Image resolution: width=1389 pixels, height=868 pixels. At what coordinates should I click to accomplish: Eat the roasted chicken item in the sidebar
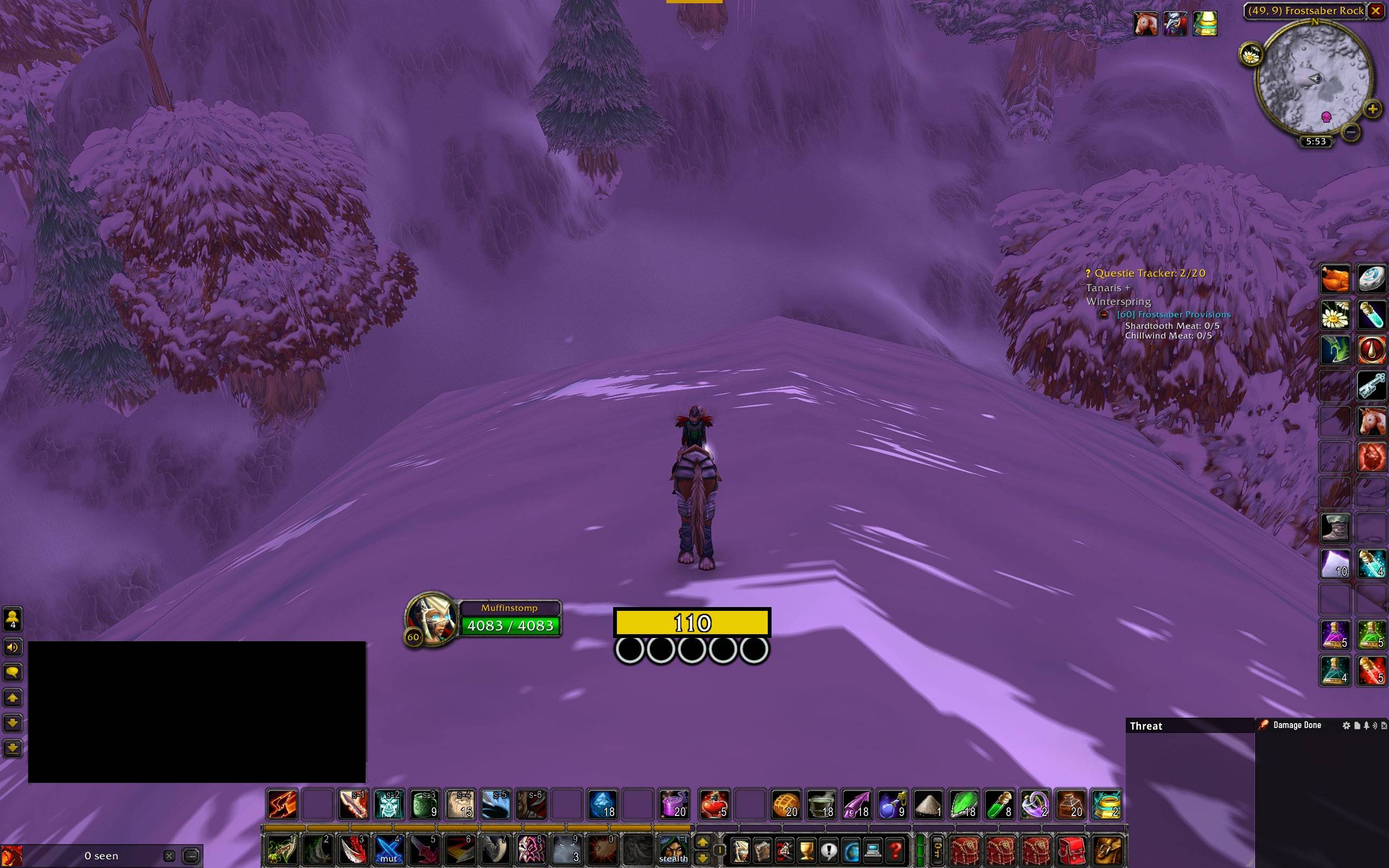tap(1335, 278)
